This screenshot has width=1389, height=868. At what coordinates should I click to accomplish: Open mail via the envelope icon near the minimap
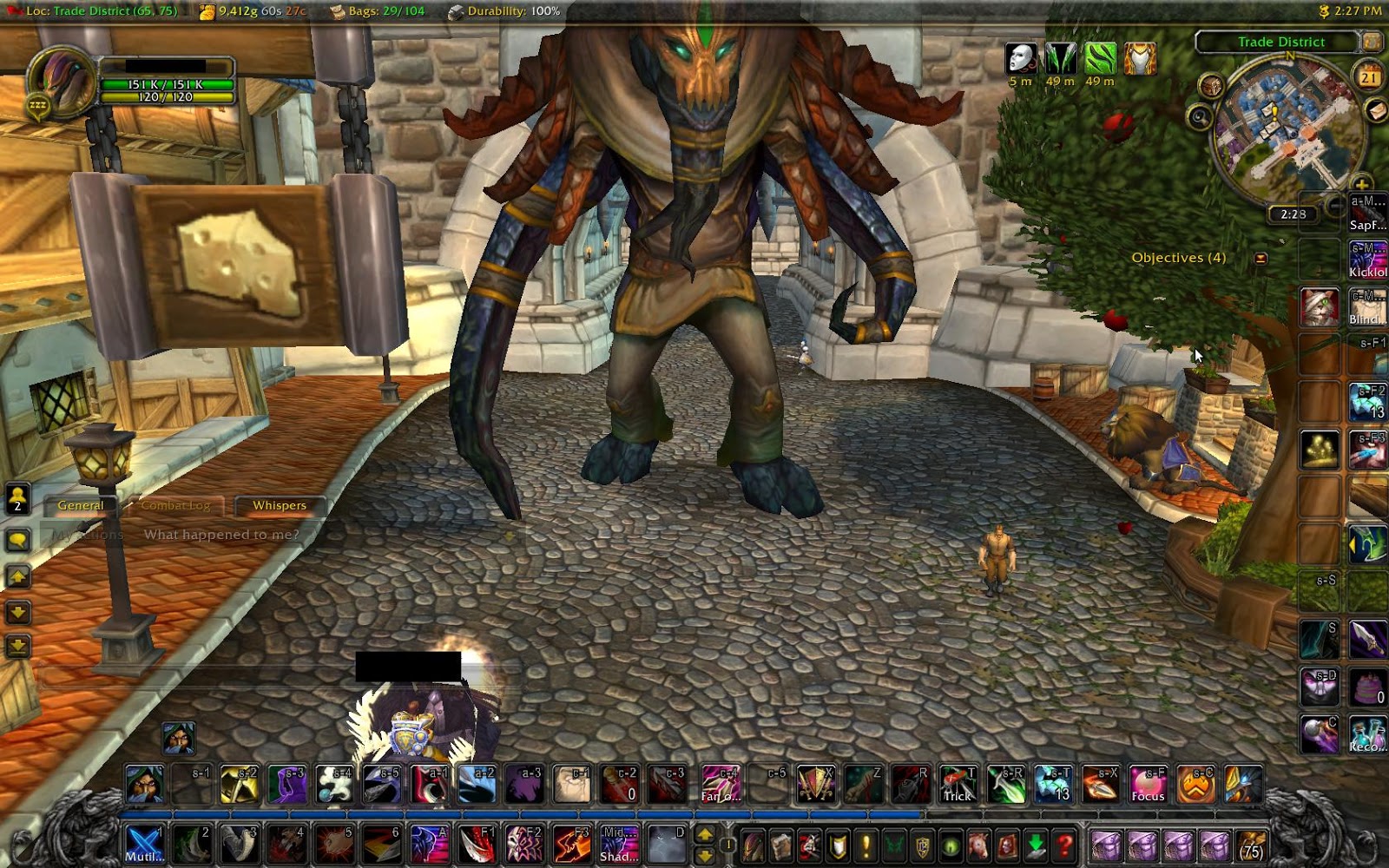point(1374,111)
